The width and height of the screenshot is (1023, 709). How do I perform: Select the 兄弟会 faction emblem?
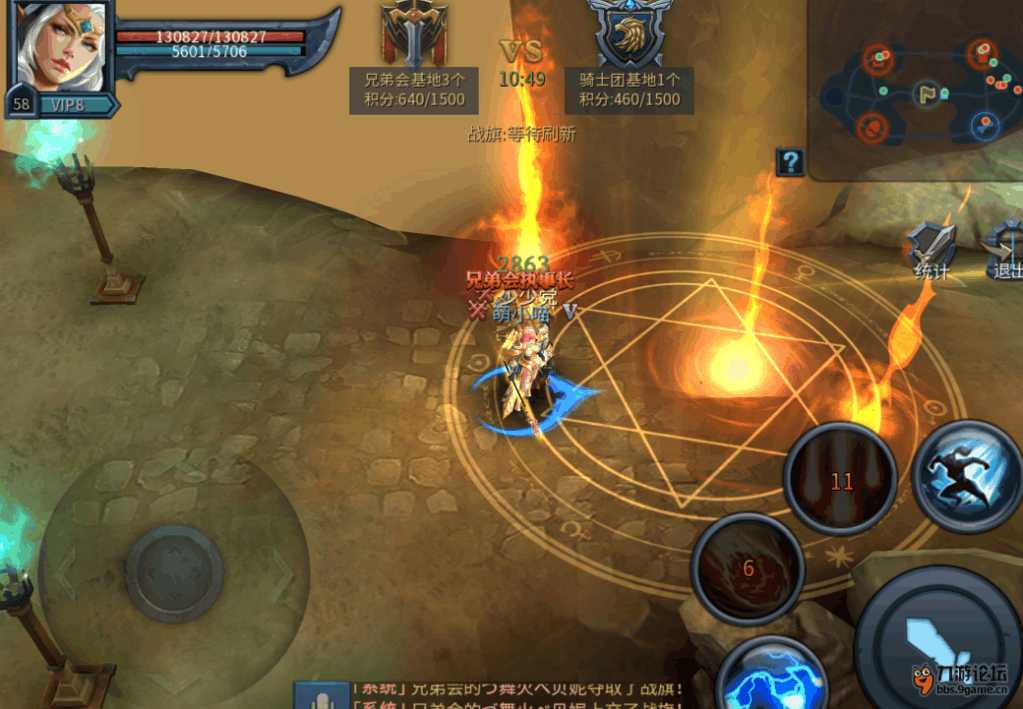pos(413,33)
